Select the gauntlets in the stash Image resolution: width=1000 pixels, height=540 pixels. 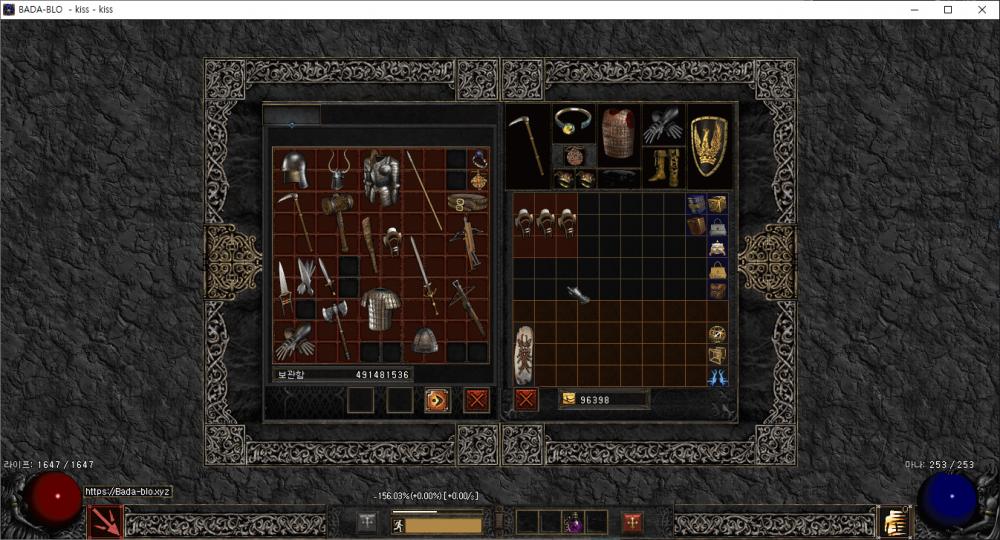tap(295, 342)
